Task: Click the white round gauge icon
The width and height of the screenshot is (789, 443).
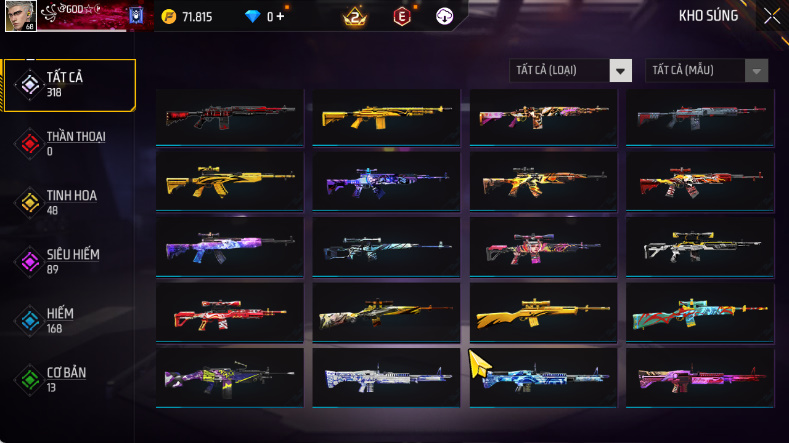Action: pos(445,16)
